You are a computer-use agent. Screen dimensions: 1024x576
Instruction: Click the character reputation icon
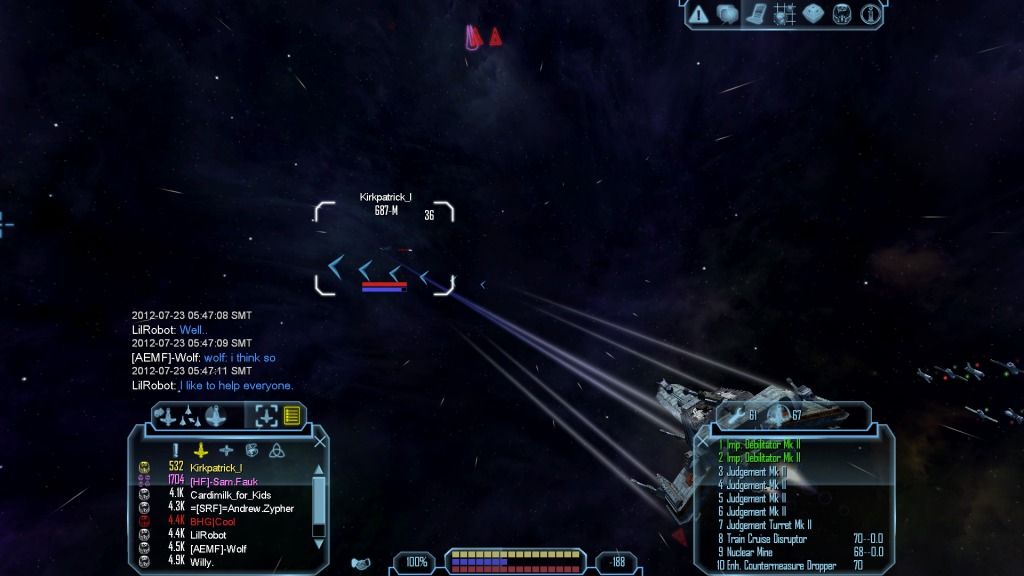click(x=842, y=14)
